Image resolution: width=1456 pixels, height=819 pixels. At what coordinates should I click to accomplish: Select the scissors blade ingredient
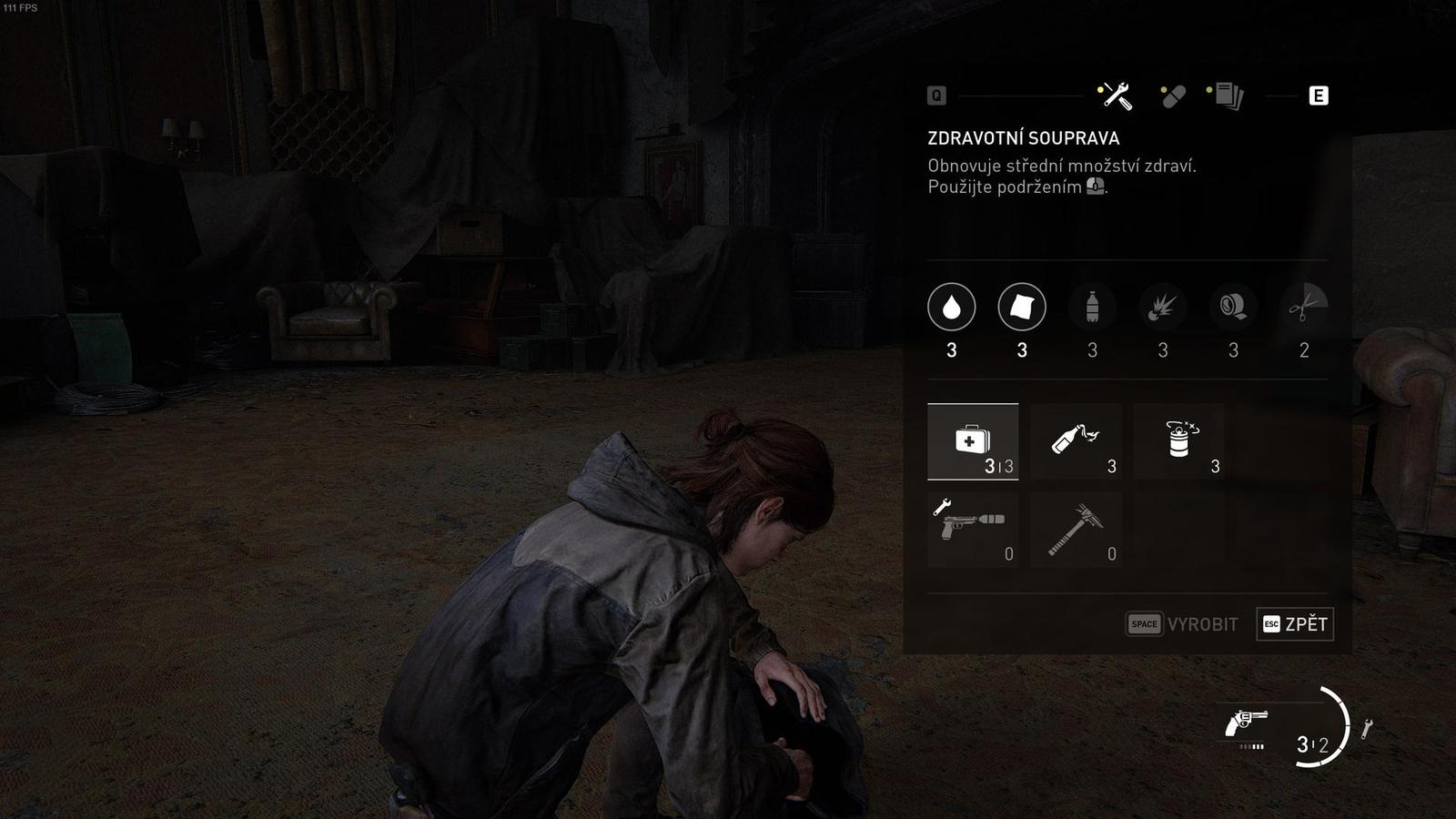(x=1303, y=308)
